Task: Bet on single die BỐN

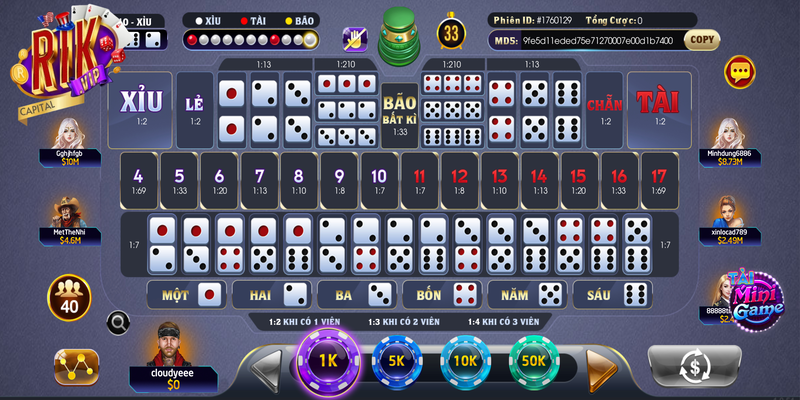Action: (442, 294)
